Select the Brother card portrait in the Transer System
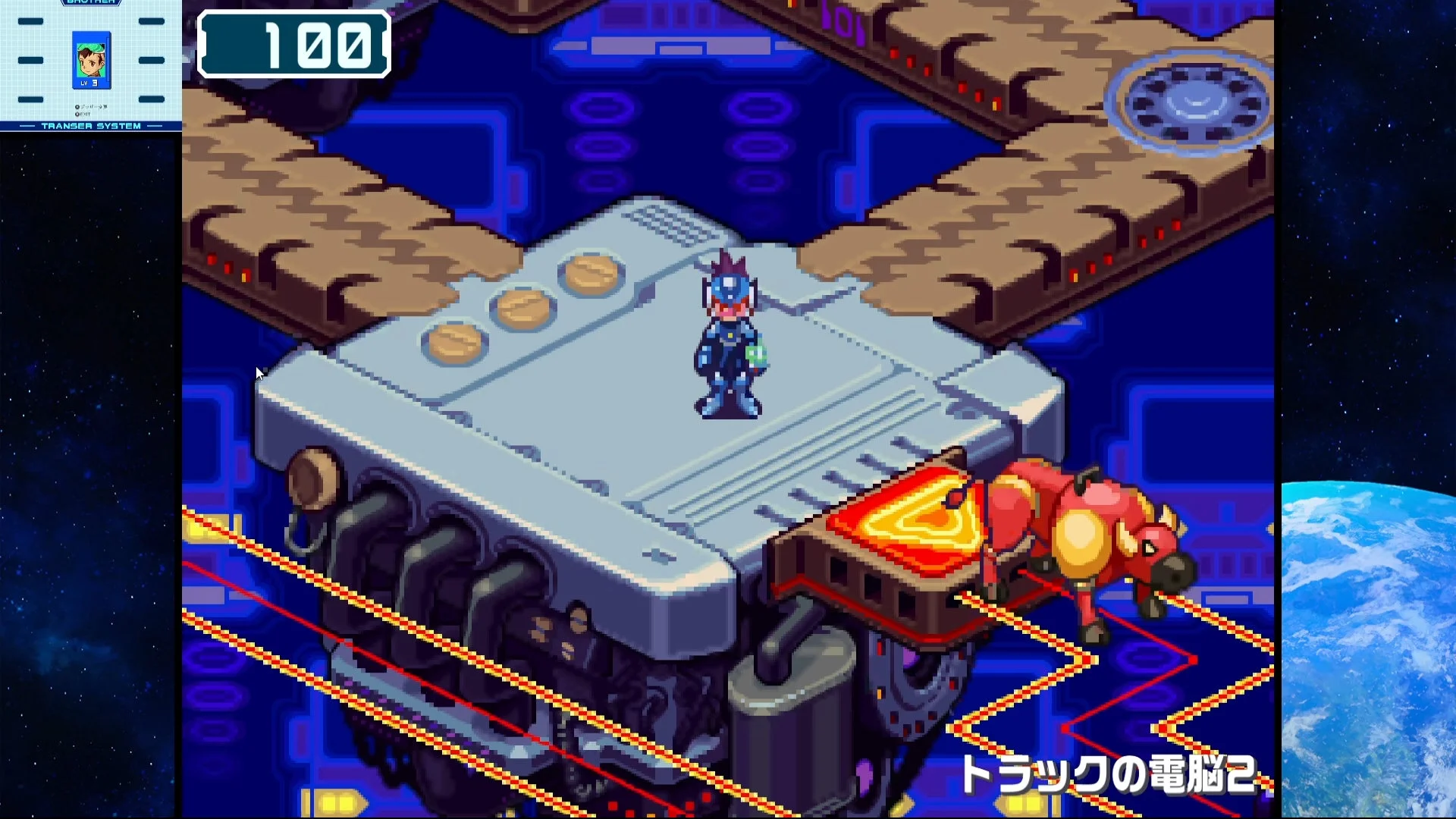Viewport: 1456px width, 819px height. 90,61
